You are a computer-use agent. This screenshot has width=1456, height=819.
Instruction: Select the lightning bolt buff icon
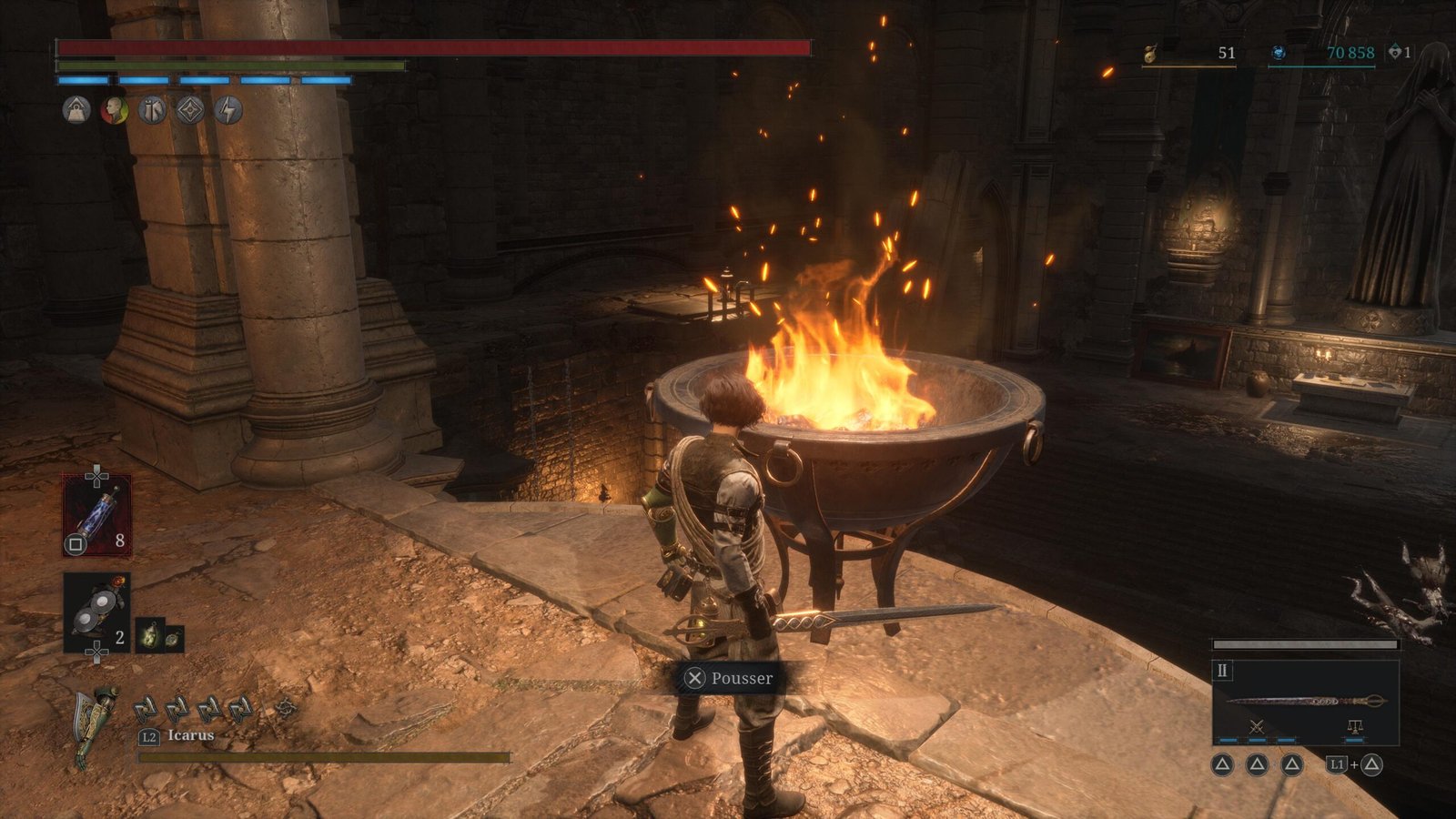[x=227, y=111]
